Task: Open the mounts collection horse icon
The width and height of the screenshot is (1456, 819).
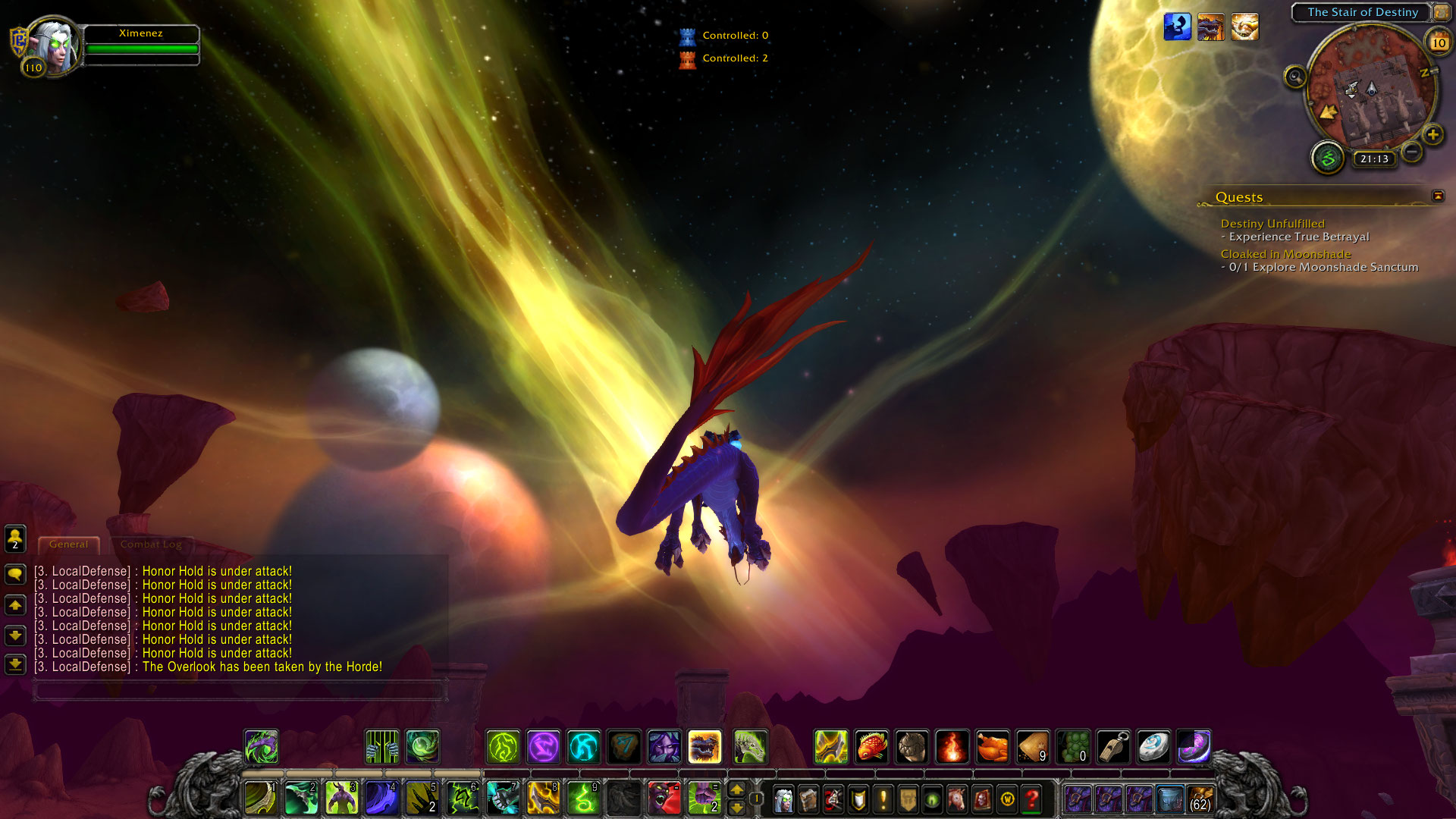Action: point(957,799)
